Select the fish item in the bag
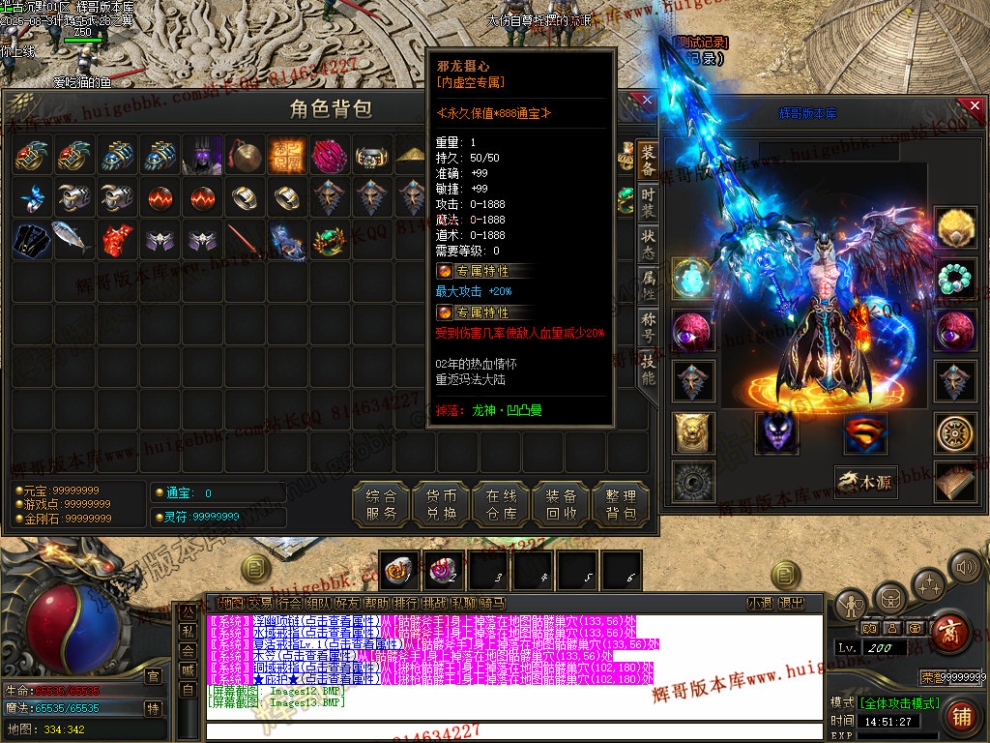 point(74,238)
